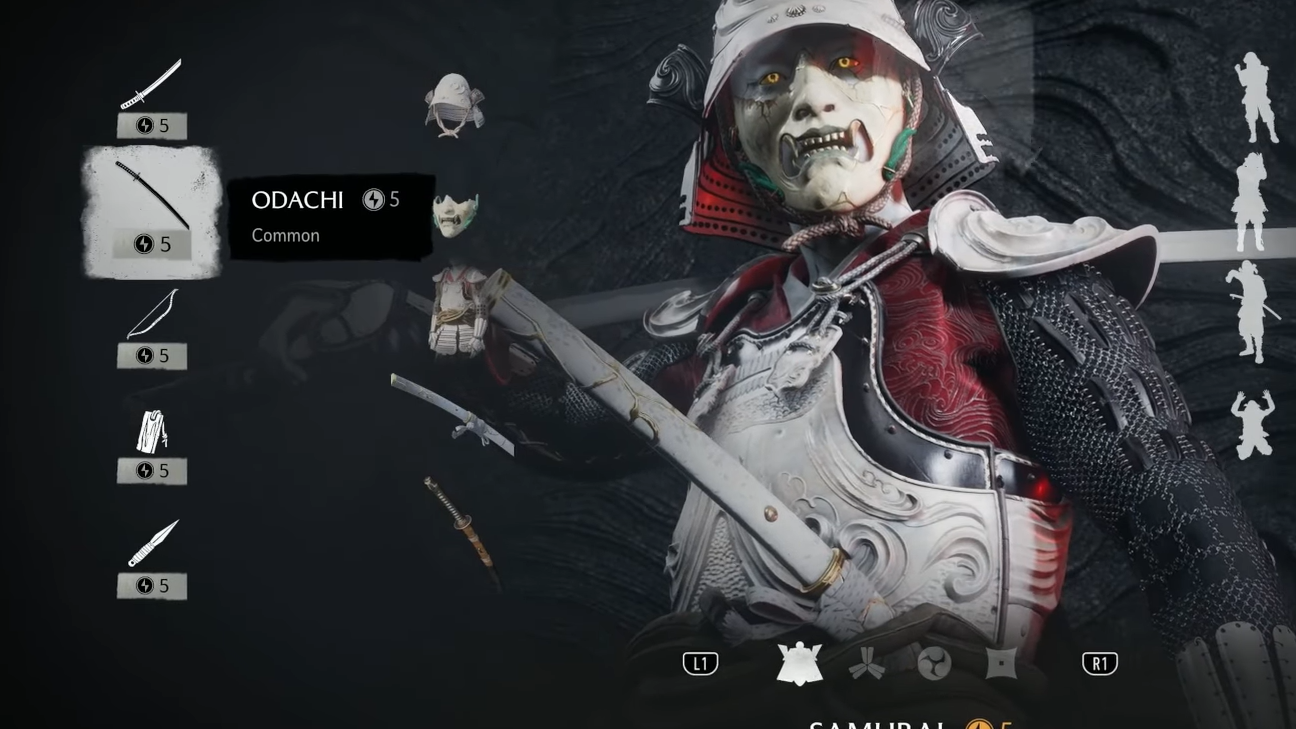Screen dimensions: 1296x729
Task: Switch to the Hunter arrow-fletching class tab
Action: tap(867, 664)
